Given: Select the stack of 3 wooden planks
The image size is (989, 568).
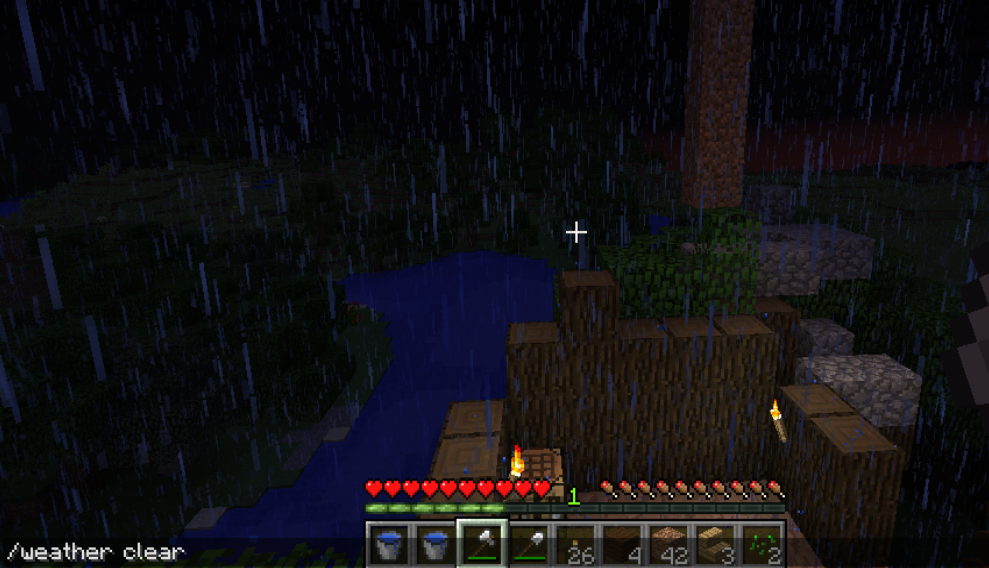Looking at the screenshot, I should [x=716, y=545].
